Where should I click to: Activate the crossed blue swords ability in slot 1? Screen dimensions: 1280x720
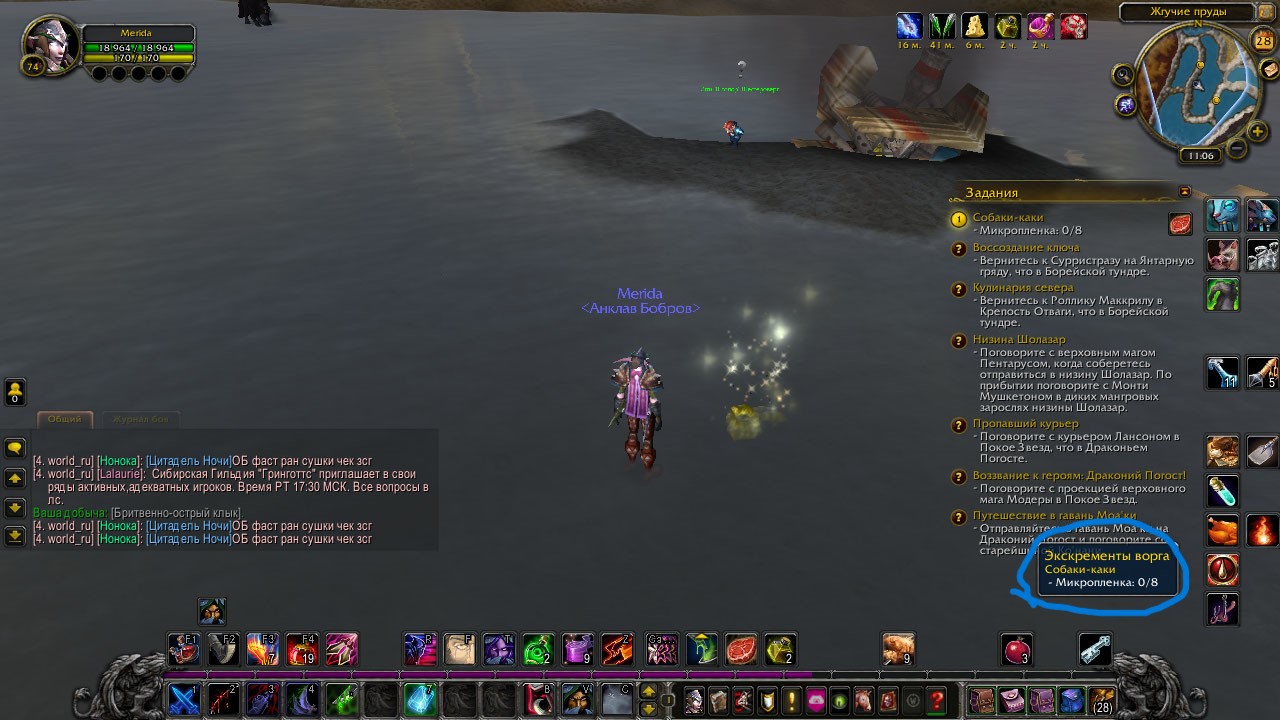(x=184, y=699)
